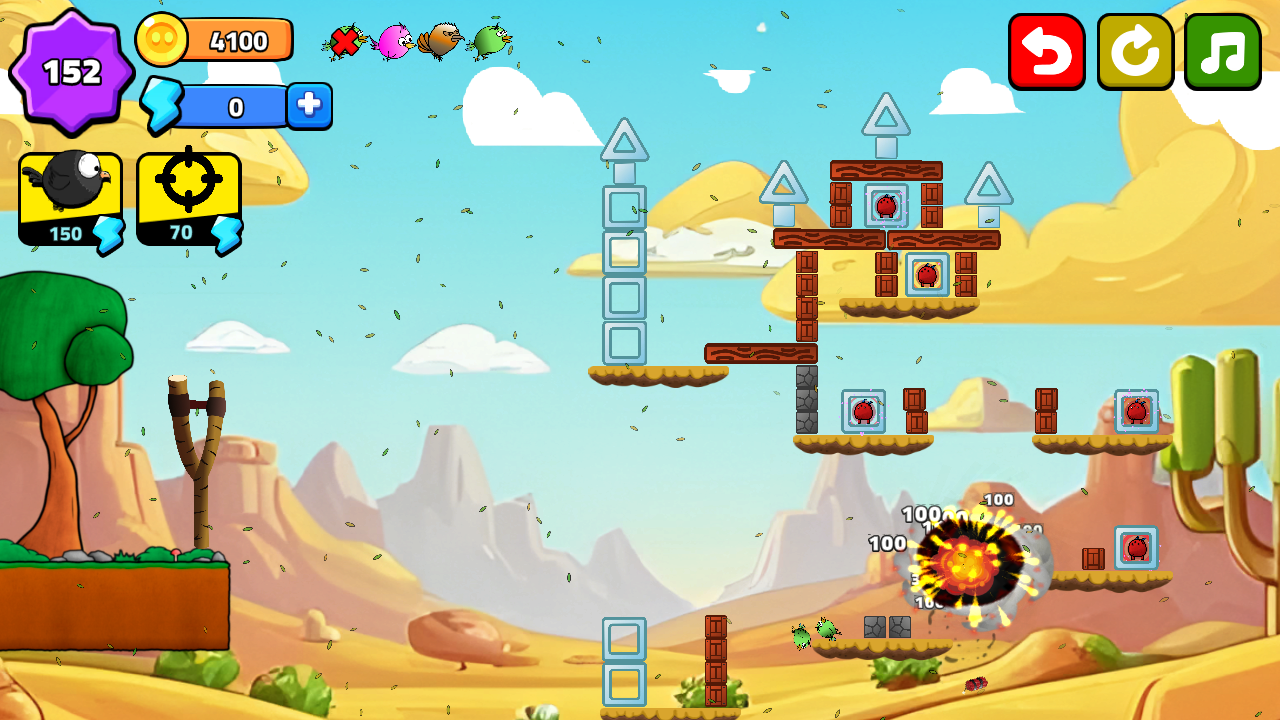The height and width of the screenshot is (720, 1280).
Task: Click the blue energy bar showing 0
Action: [237, 106]
